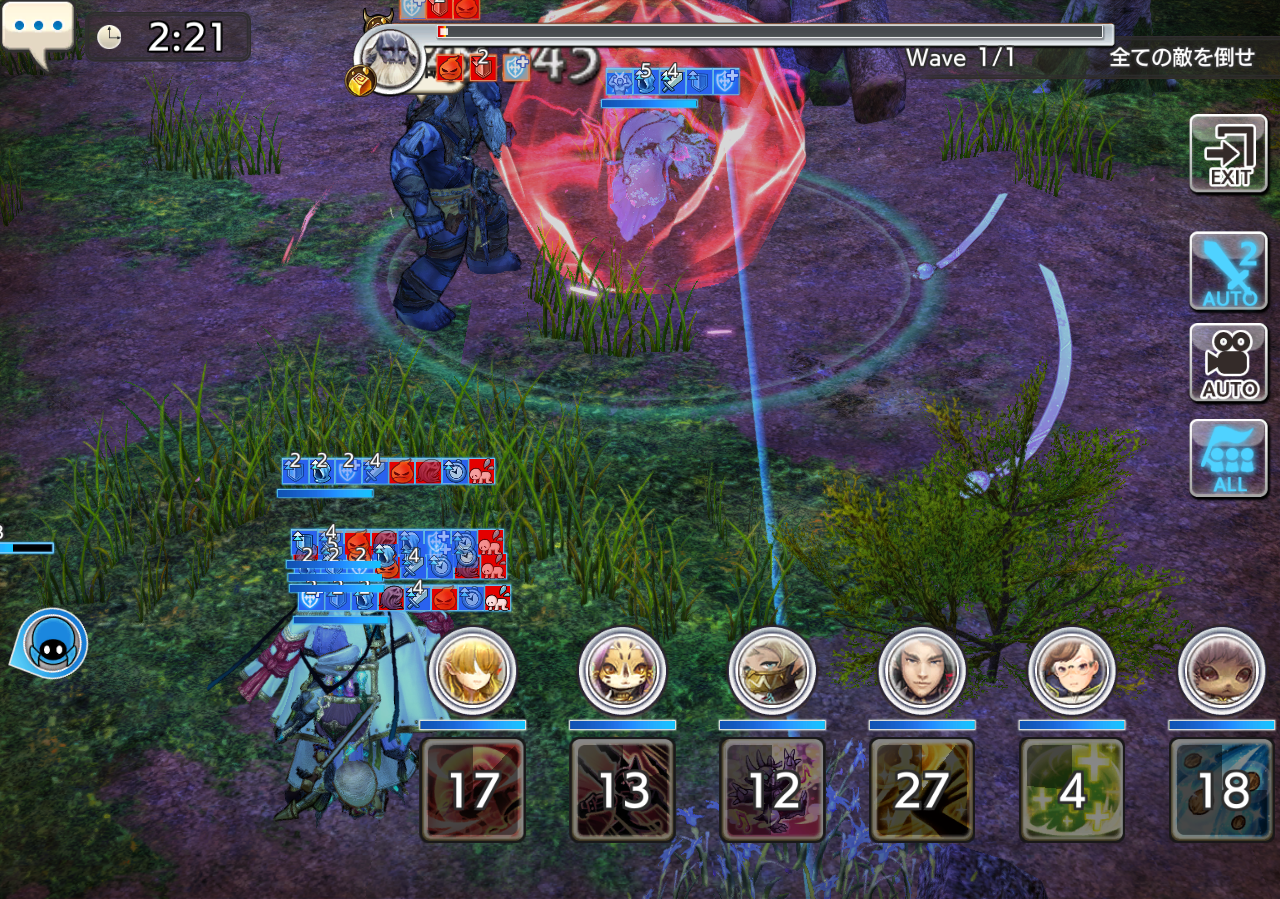Use the blue rock skill showing 18
Image resolution: width=1280 pixels, height=899 pixels.
[1222, 789]
